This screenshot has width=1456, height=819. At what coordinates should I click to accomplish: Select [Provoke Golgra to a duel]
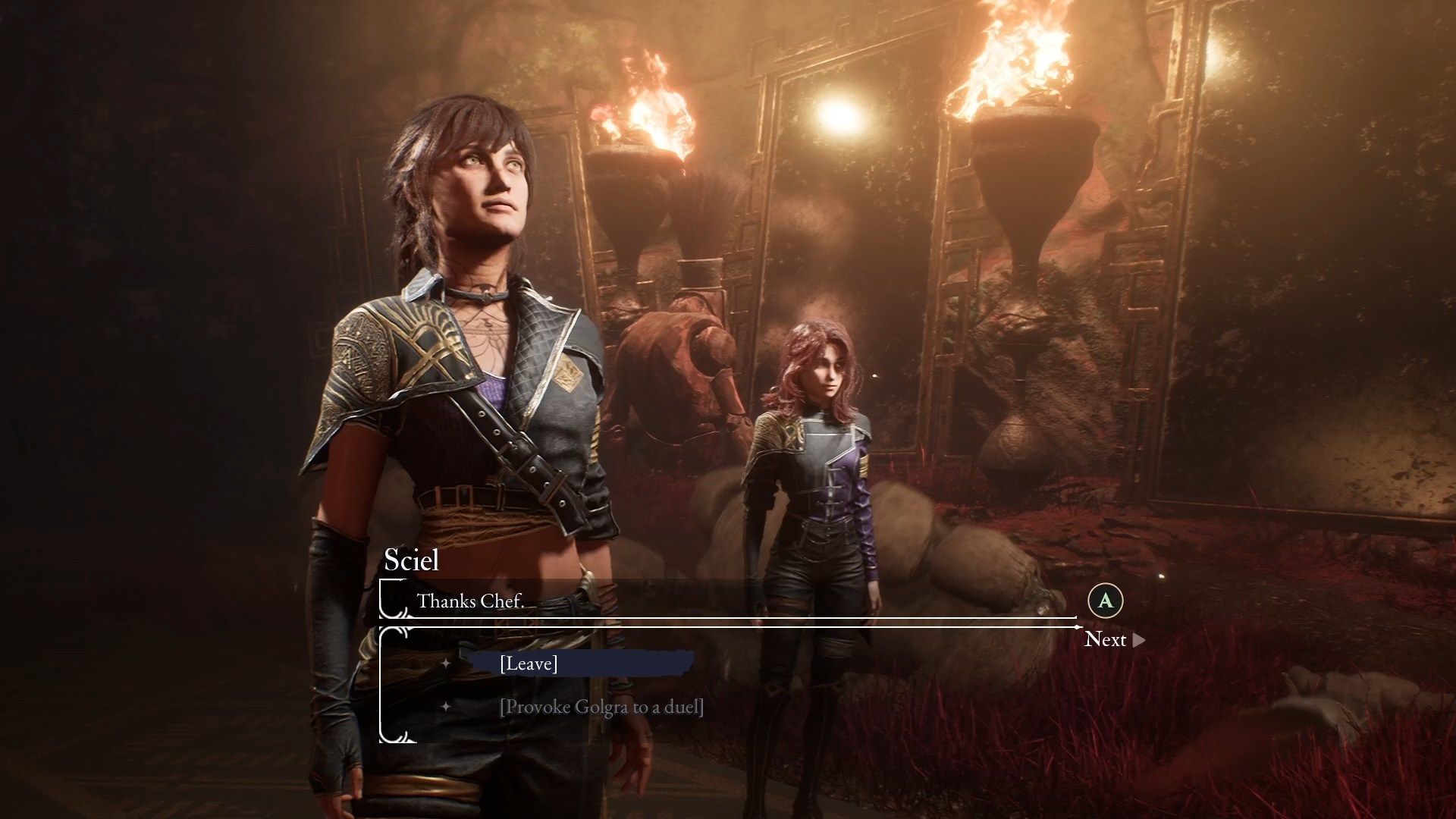click(x=601, y=707)
